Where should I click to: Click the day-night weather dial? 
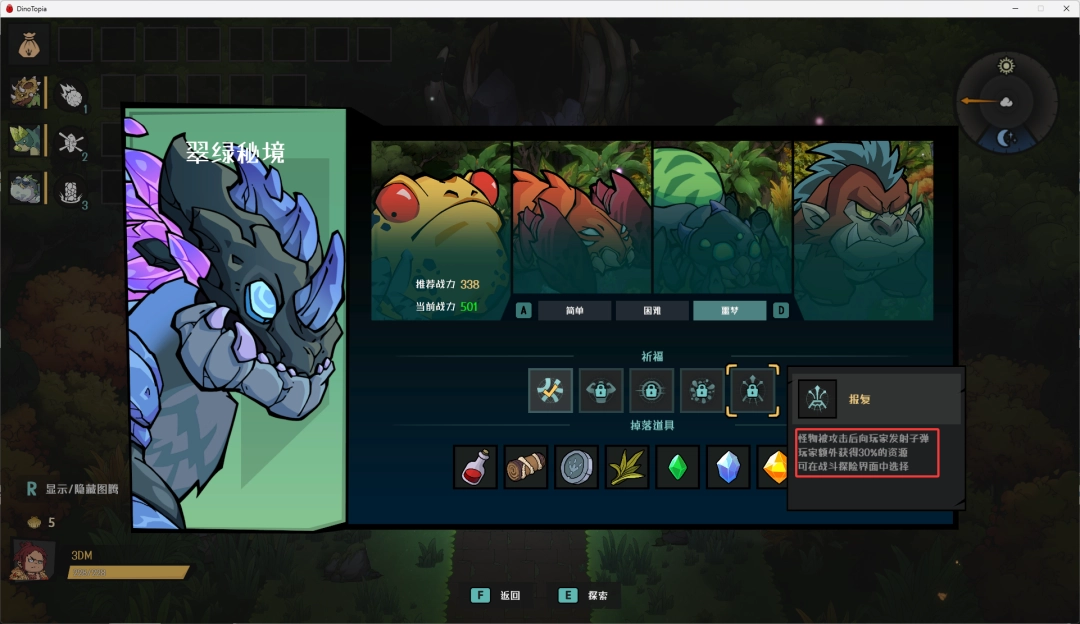tap(1006, 101)
